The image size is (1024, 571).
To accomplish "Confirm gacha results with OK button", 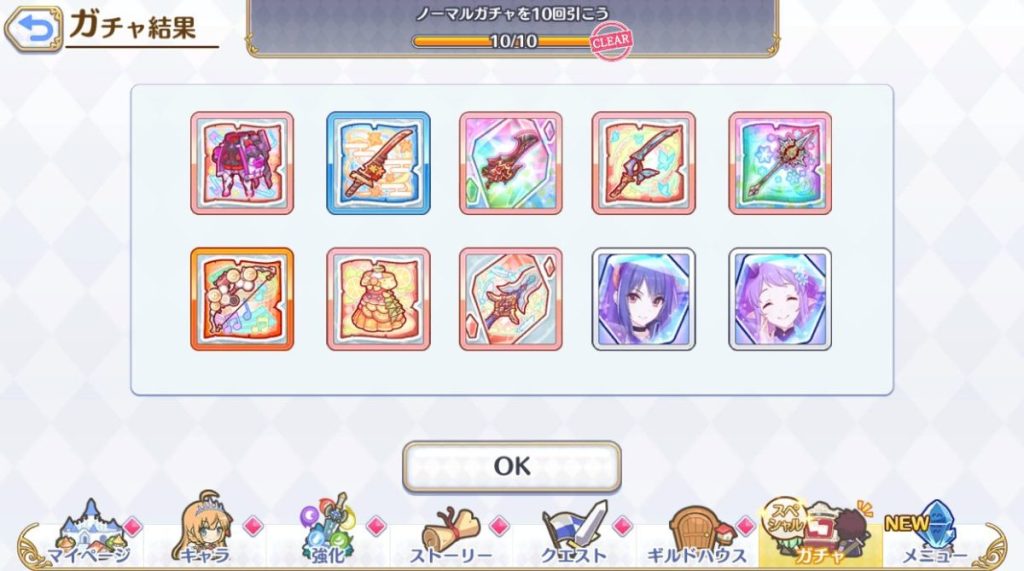I will (511, 466).
